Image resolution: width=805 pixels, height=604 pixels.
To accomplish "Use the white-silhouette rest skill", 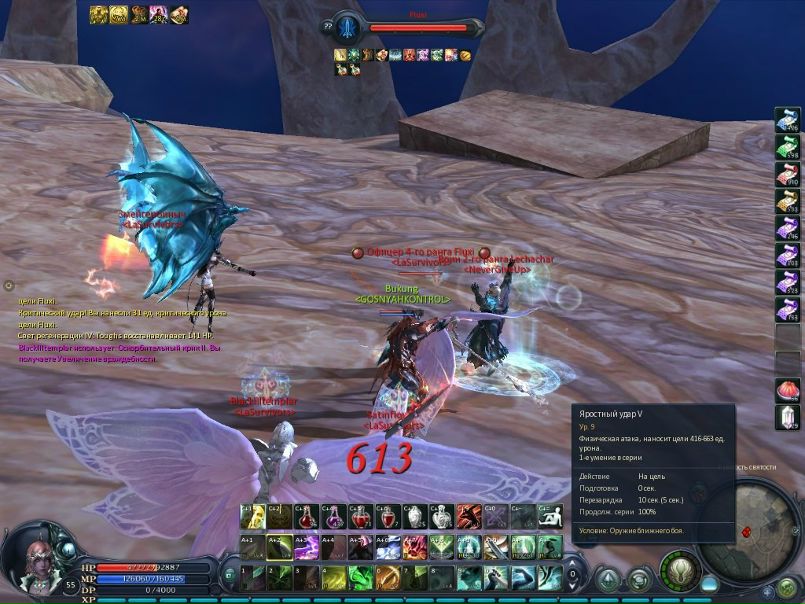I will (x=550, y=516).
